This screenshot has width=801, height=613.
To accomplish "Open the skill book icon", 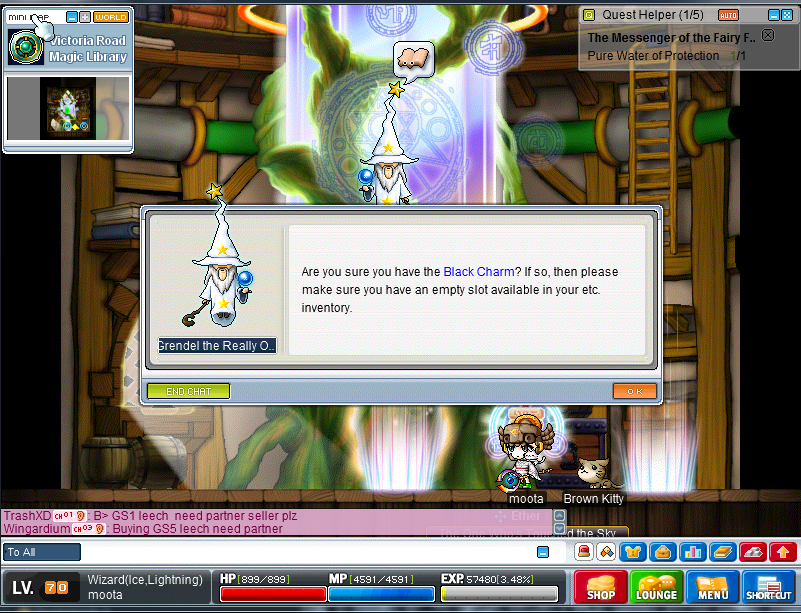I will coord(724,552).
